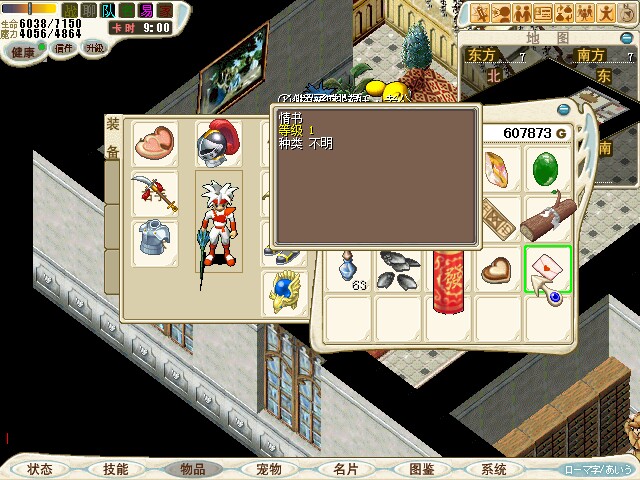Screen dimensions: 640x480
Task: Open the 宠物 pets menu
Action: tap(268, 468)
